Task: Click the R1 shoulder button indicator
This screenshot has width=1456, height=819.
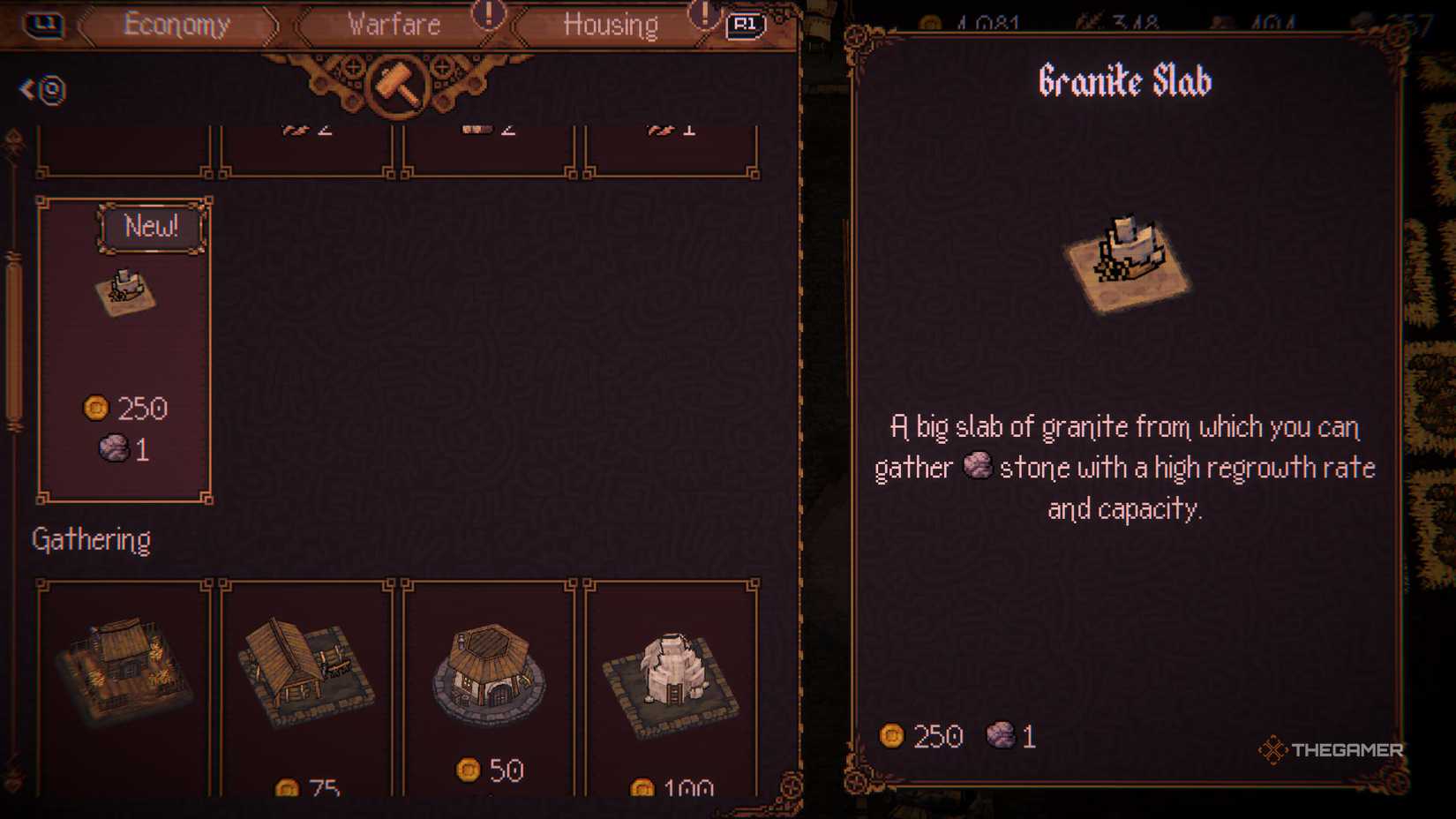Action: point(746,25)
